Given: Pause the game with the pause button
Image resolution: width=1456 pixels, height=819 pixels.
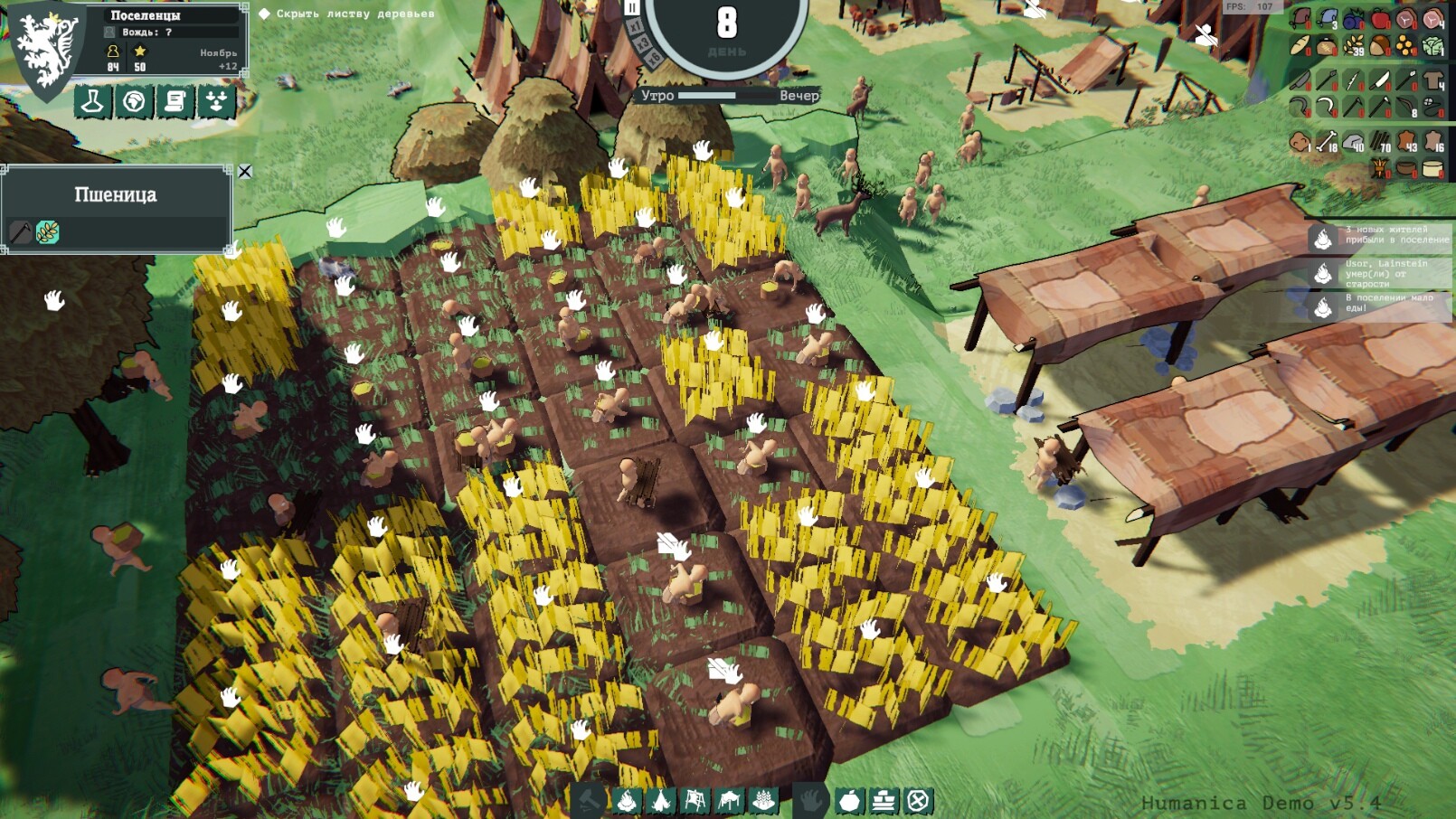Looking at the screenshot, I should [x=632, y=8].
